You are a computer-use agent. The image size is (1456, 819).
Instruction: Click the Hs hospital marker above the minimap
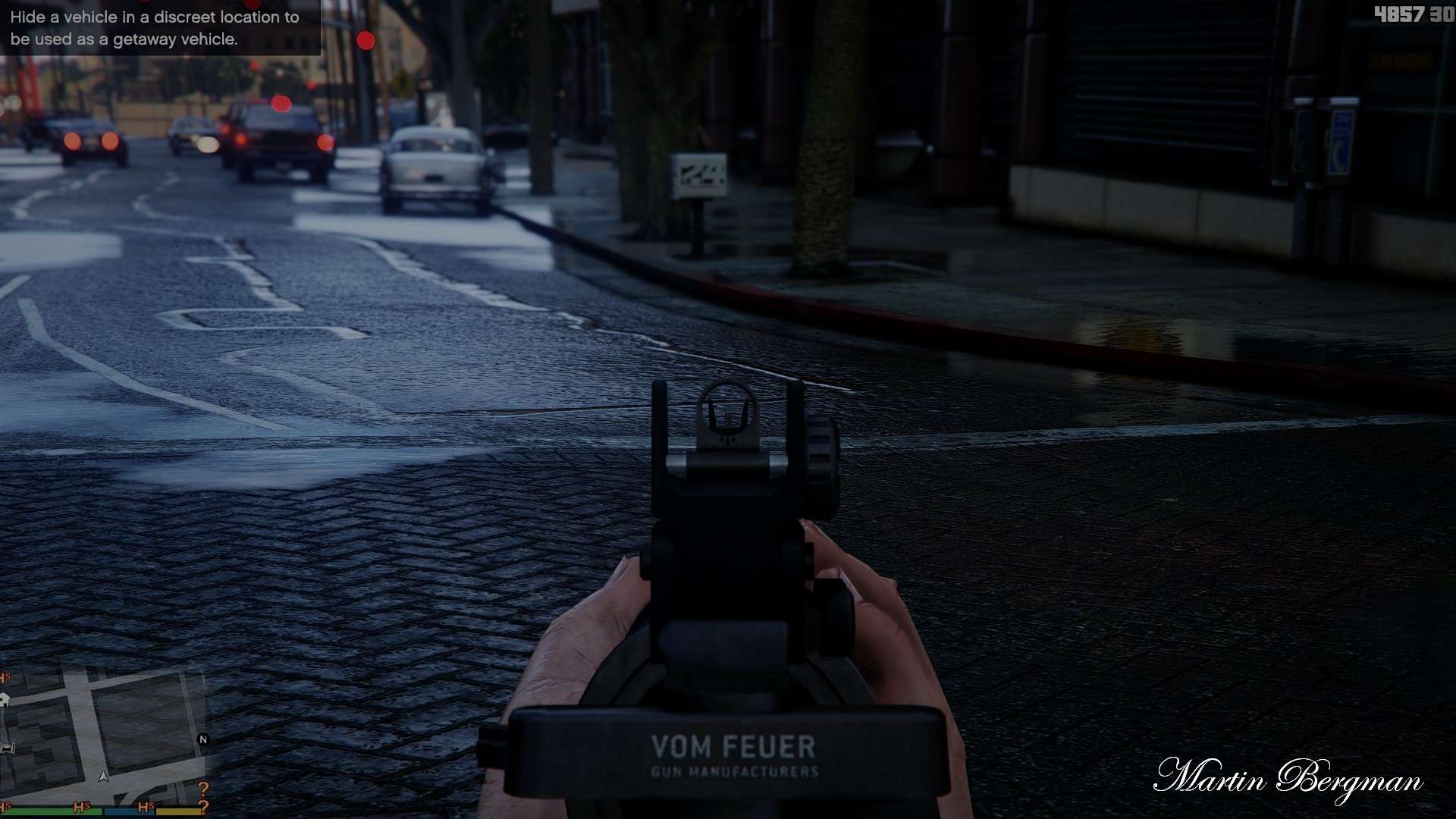5,676
